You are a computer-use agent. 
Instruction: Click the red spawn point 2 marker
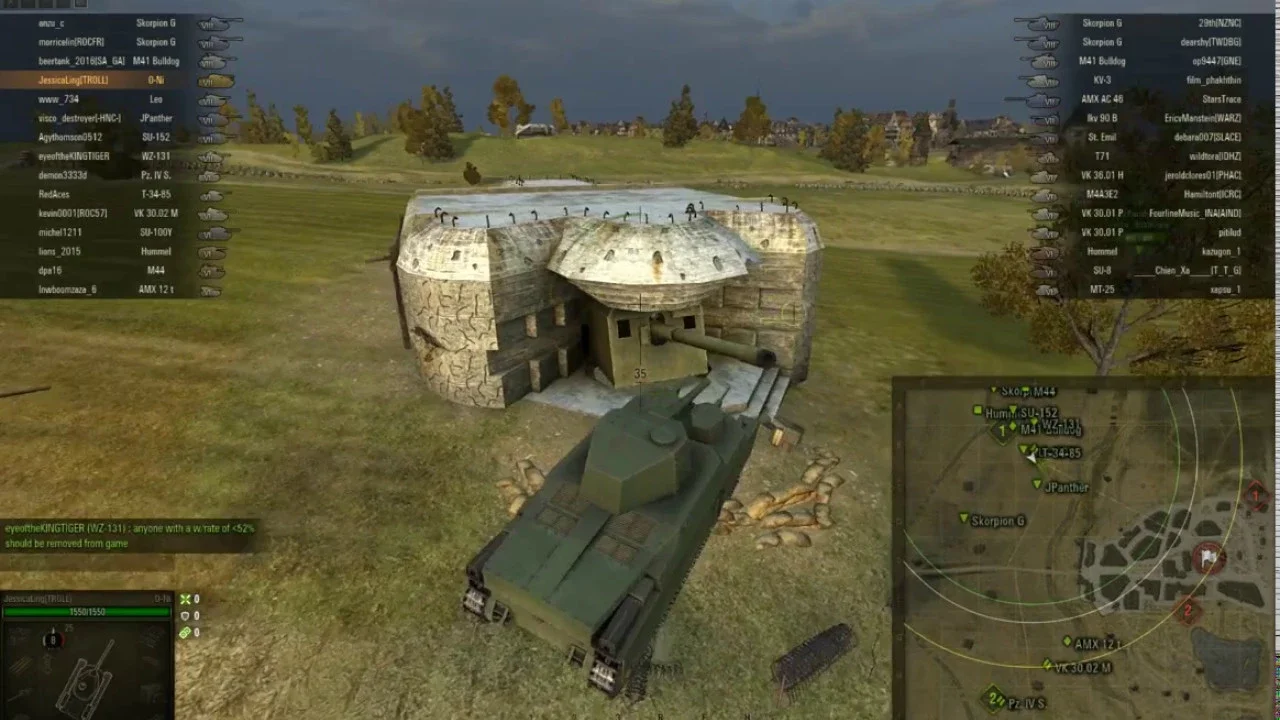1188,608
